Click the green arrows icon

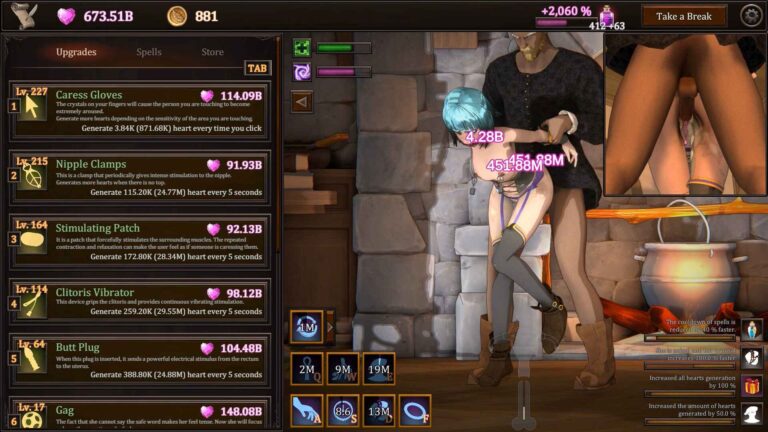[x=301, y=47]
